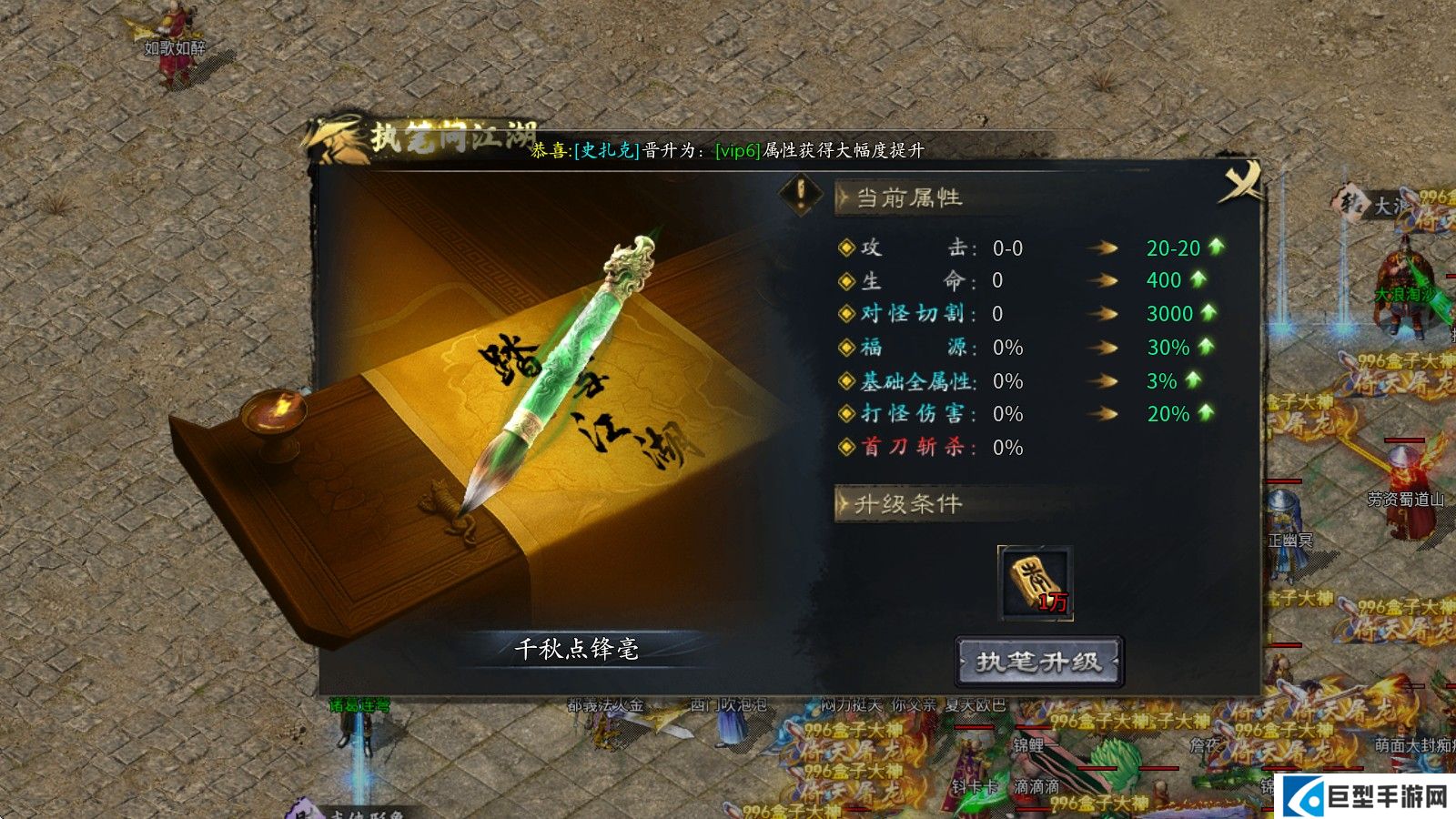
Task: Close the 执笔问江湖 panel
Action: 1239,181
